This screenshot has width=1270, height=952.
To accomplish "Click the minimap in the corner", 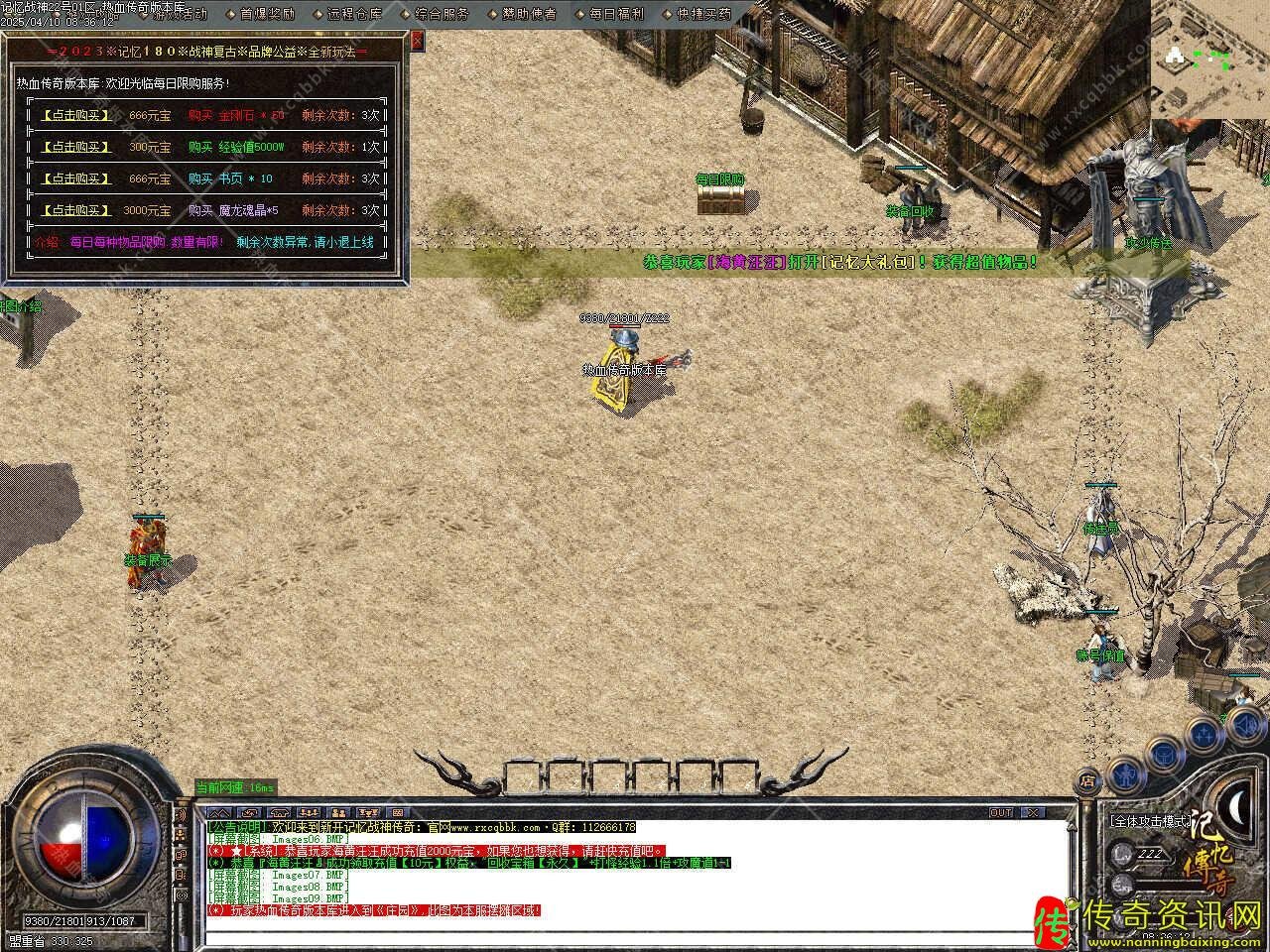I will click(1210, 58).
